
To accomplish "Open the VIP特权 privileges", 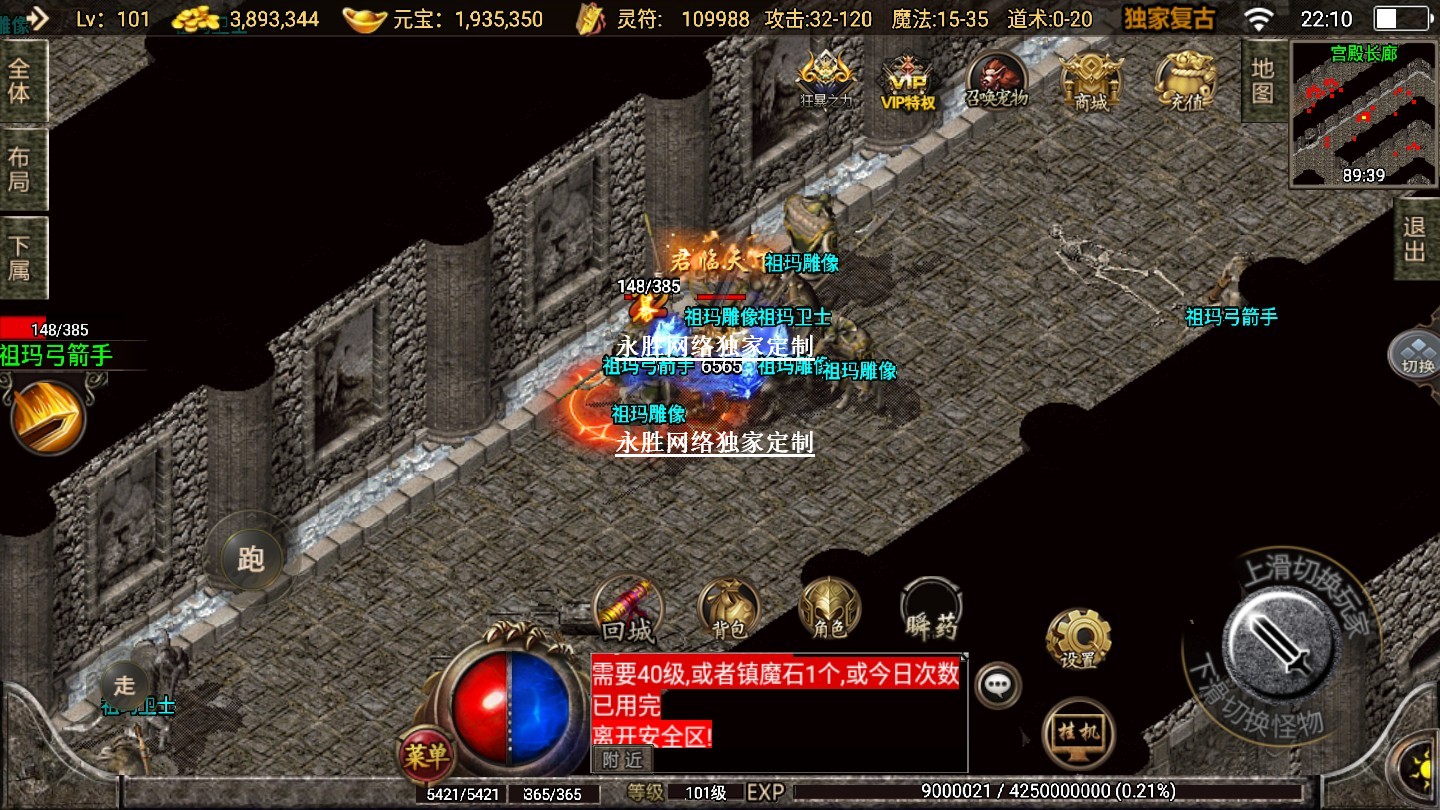I will (x=908, y=80).
